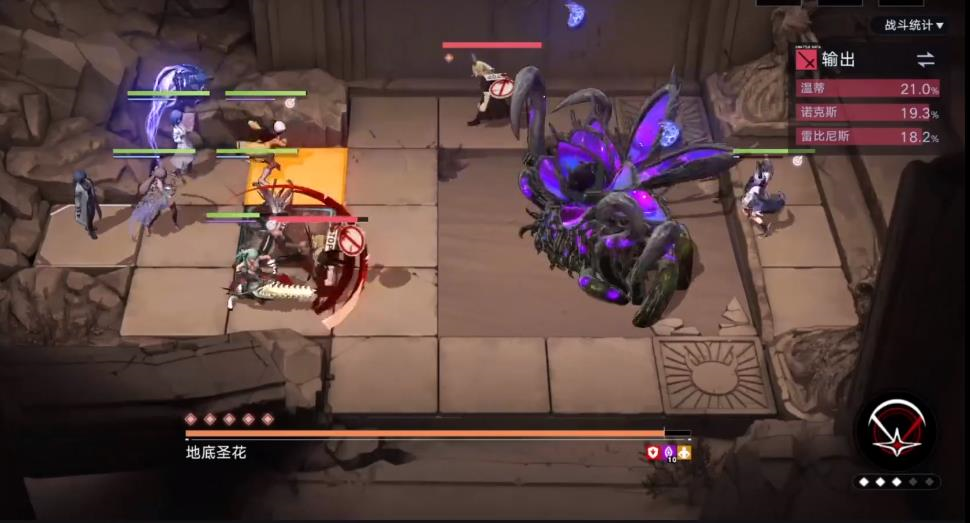
Task: Select the 温蒂 damage row
Action: coord(867,89)
